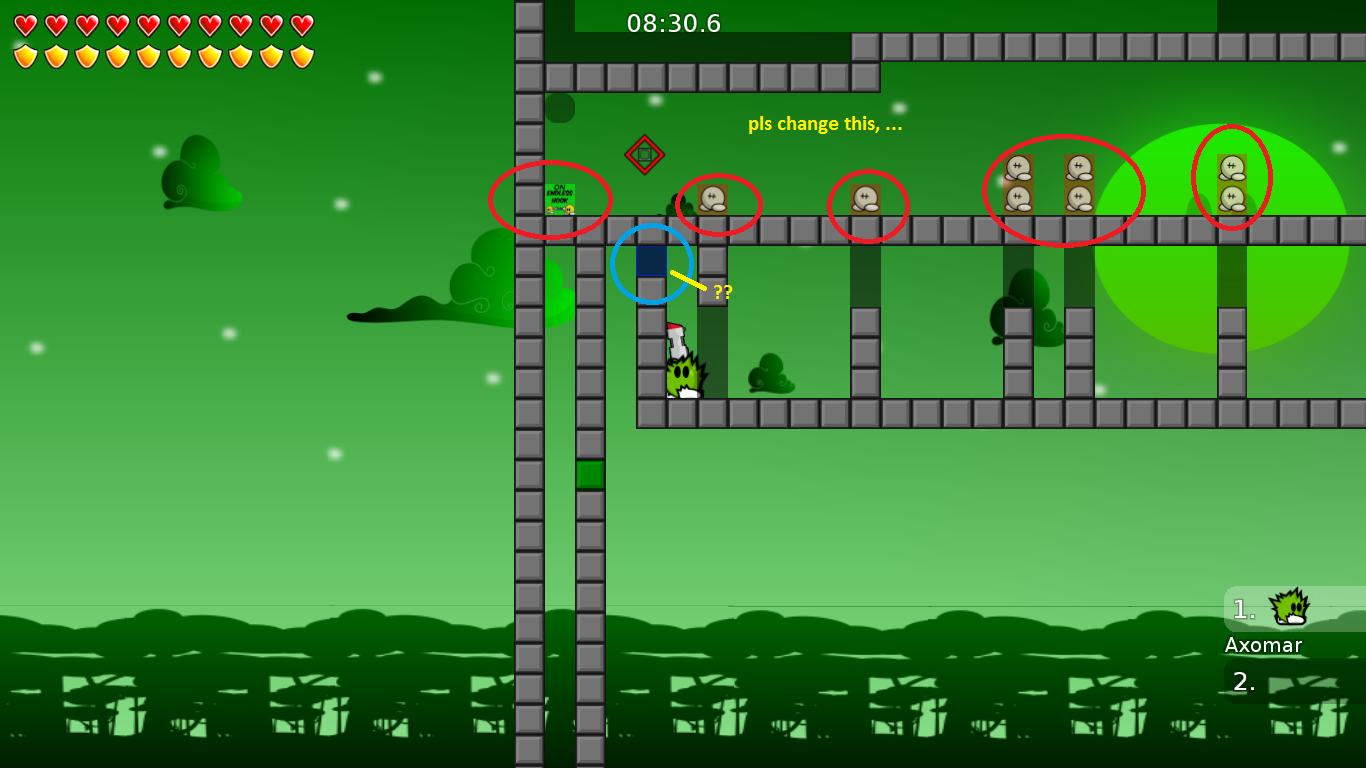Click the mummy tee above the third red circle
Viewport: 1366px width, 768px height.
[867, 196]
